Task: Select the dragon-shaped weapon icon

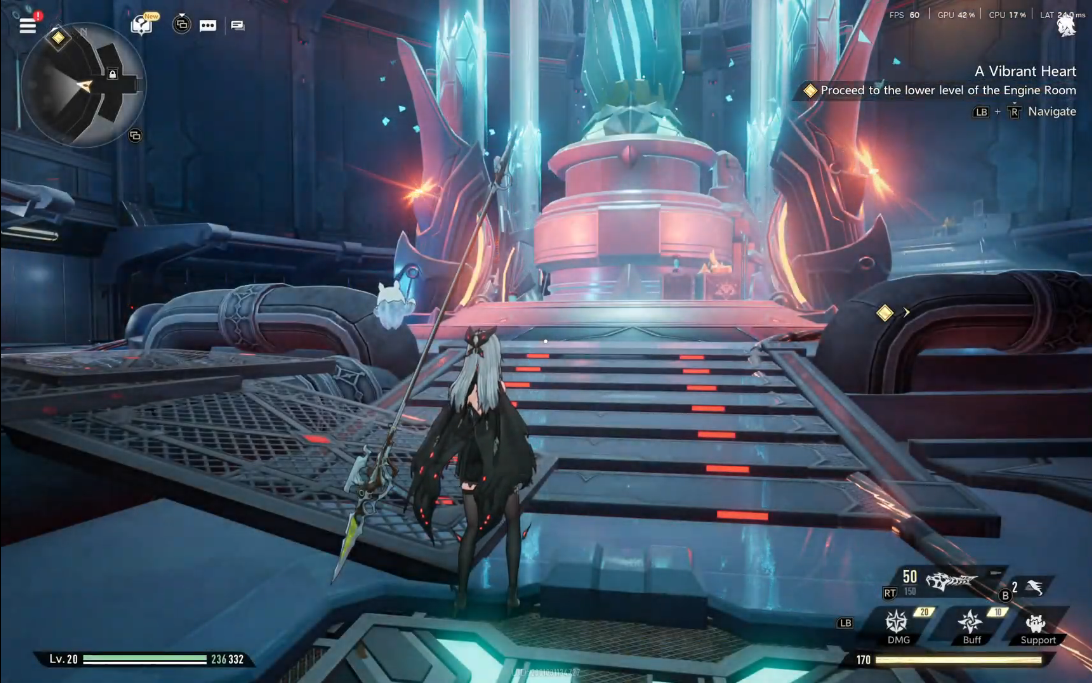Action: [947, 581]
